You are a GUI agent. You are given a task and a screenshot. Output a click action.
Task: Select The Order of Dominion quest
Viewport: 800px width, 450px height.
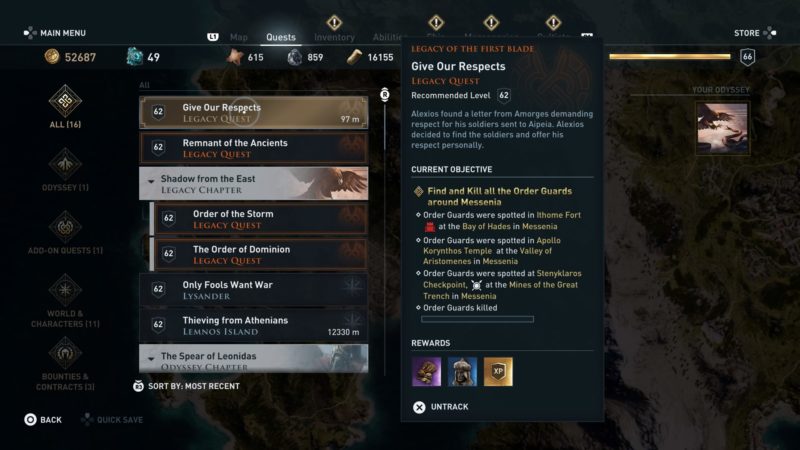[258, 255]
